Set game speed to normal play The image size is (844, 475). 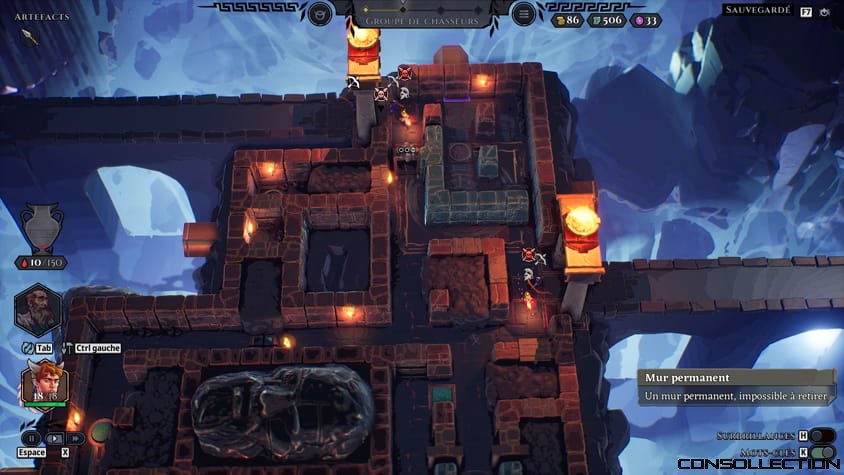(x=54, y=438)
